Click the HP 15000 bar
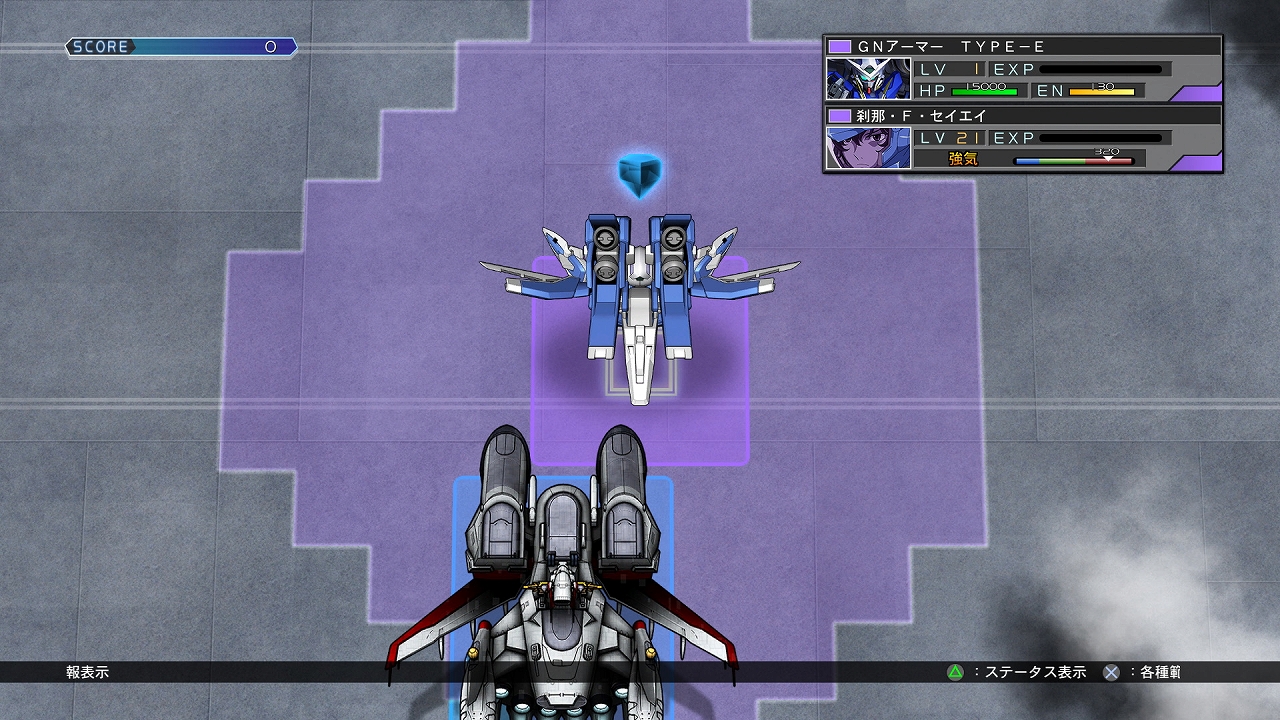 point(985,90)
